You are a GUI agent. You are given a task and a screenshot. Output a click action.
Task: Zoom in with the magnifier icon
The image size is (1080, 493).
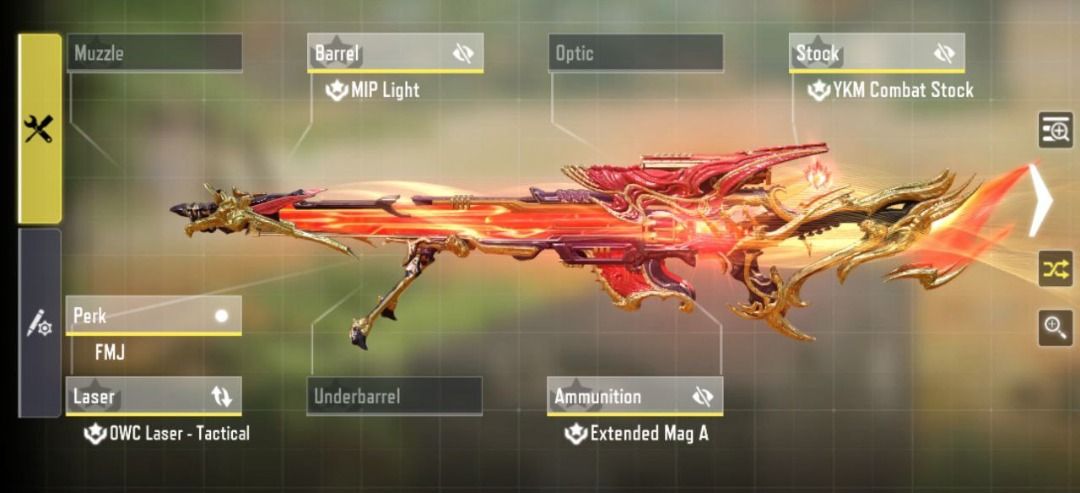[1055, 327]
